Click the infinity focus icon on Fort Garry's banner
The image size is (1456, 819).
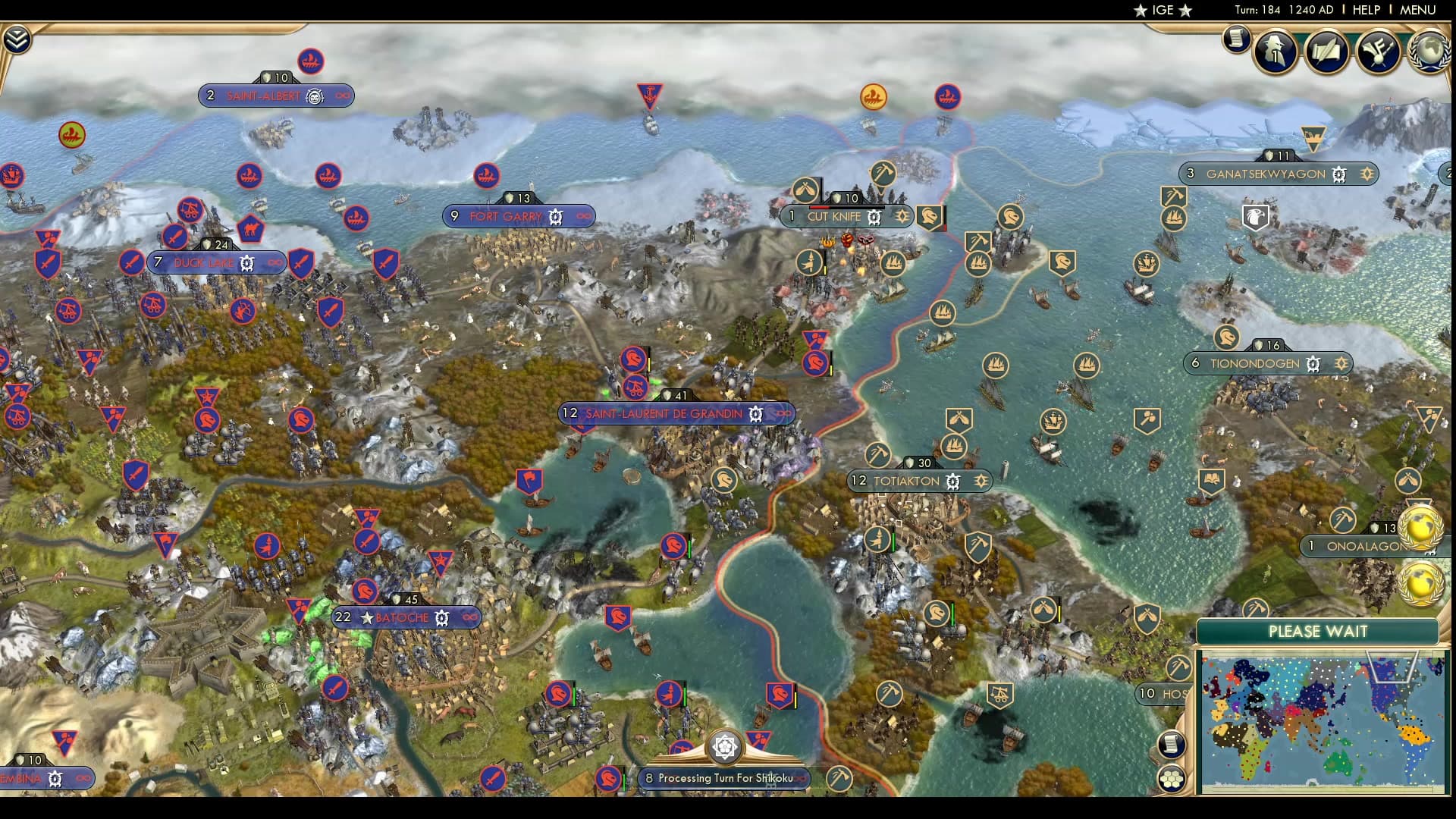click(582, 216)
